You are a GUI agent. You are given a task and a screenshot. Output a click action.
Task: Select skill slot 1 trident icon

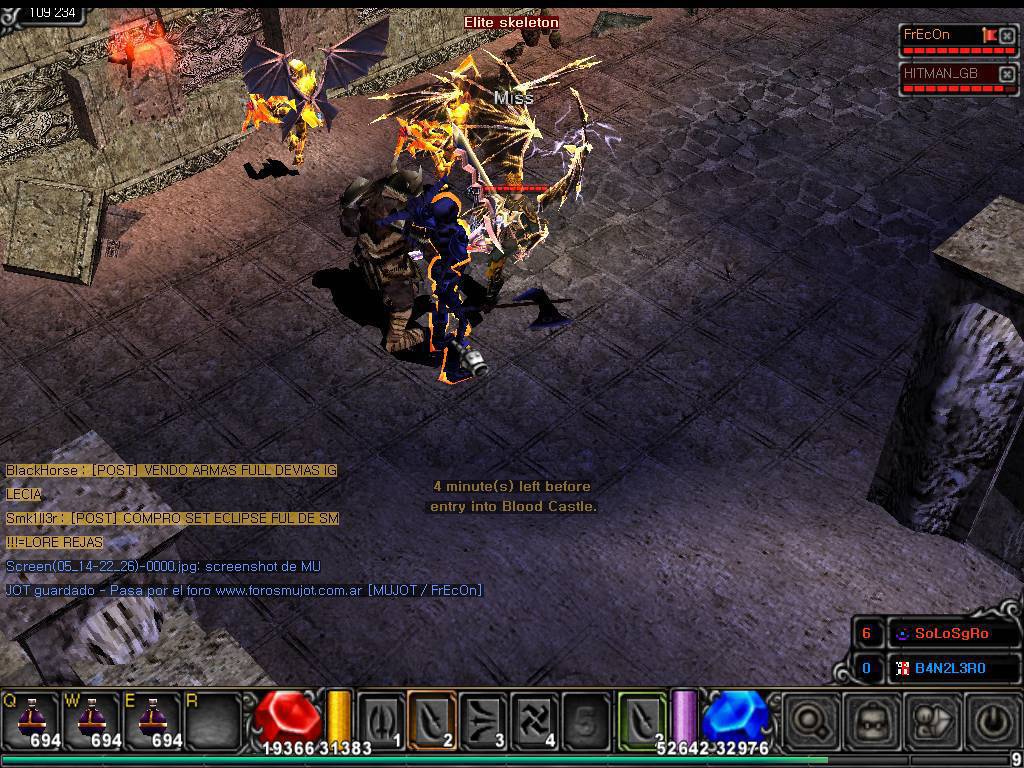click(380, 719)
